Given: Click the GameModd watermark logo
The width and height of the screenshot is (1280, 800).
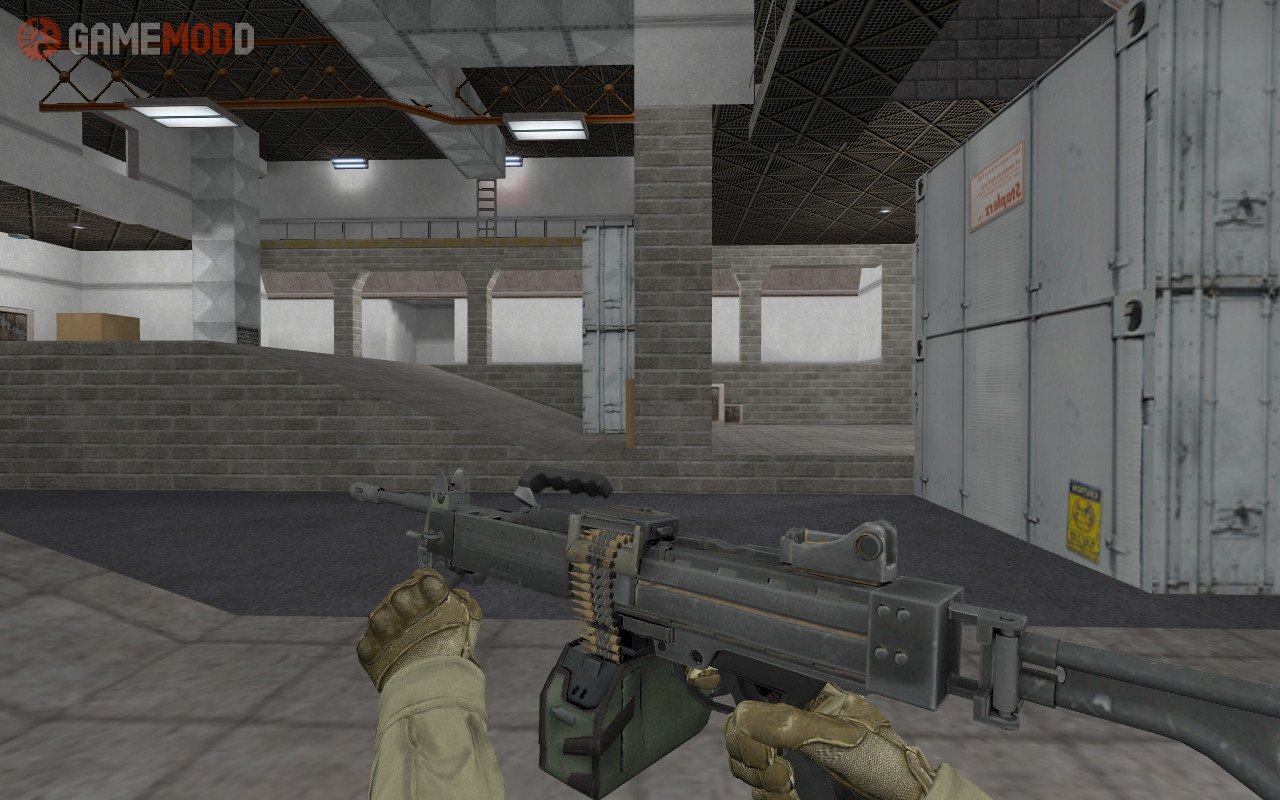Looking at the screenshot, I should point(136,38).
